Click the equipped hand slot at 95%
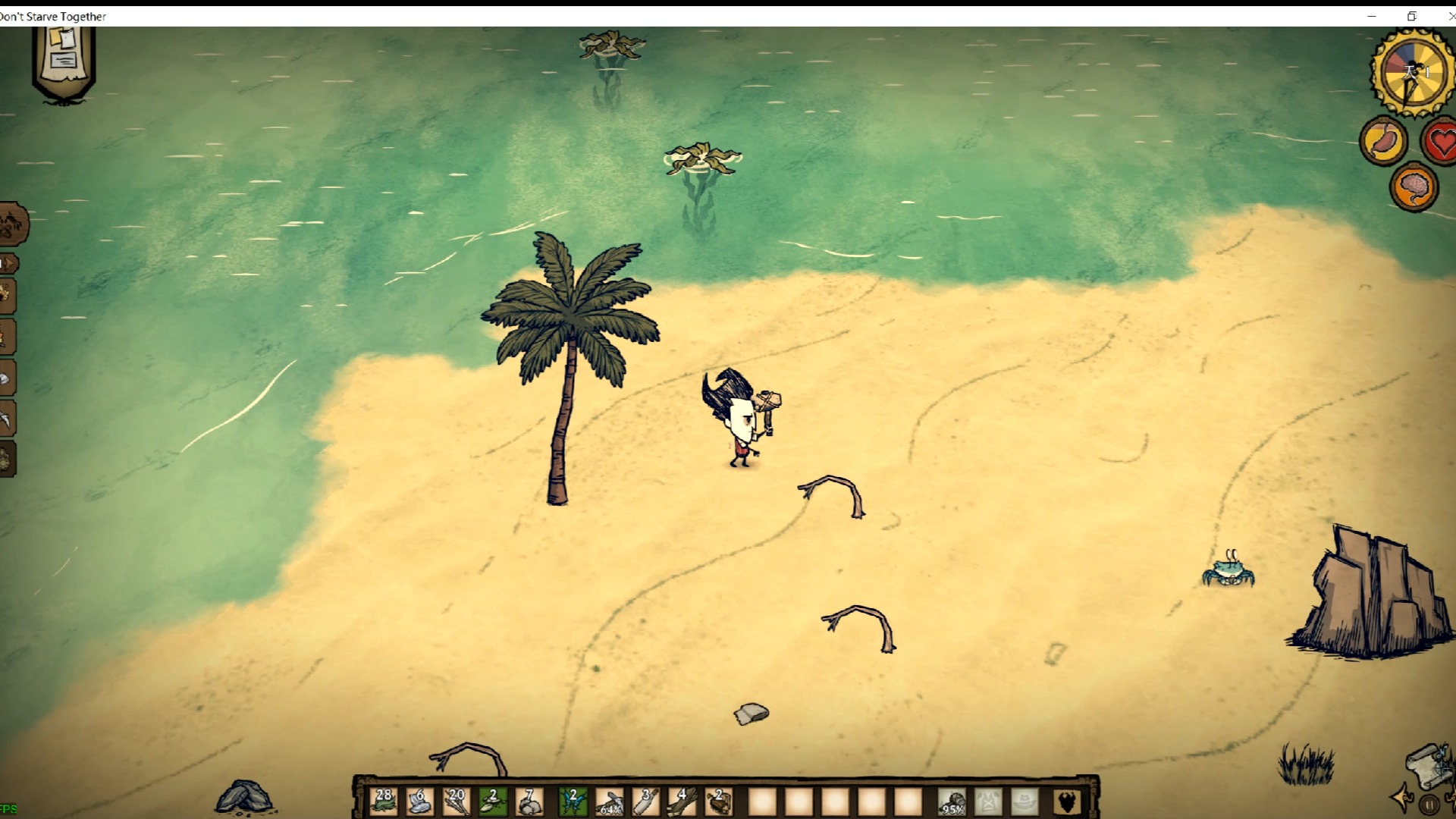 952,802
